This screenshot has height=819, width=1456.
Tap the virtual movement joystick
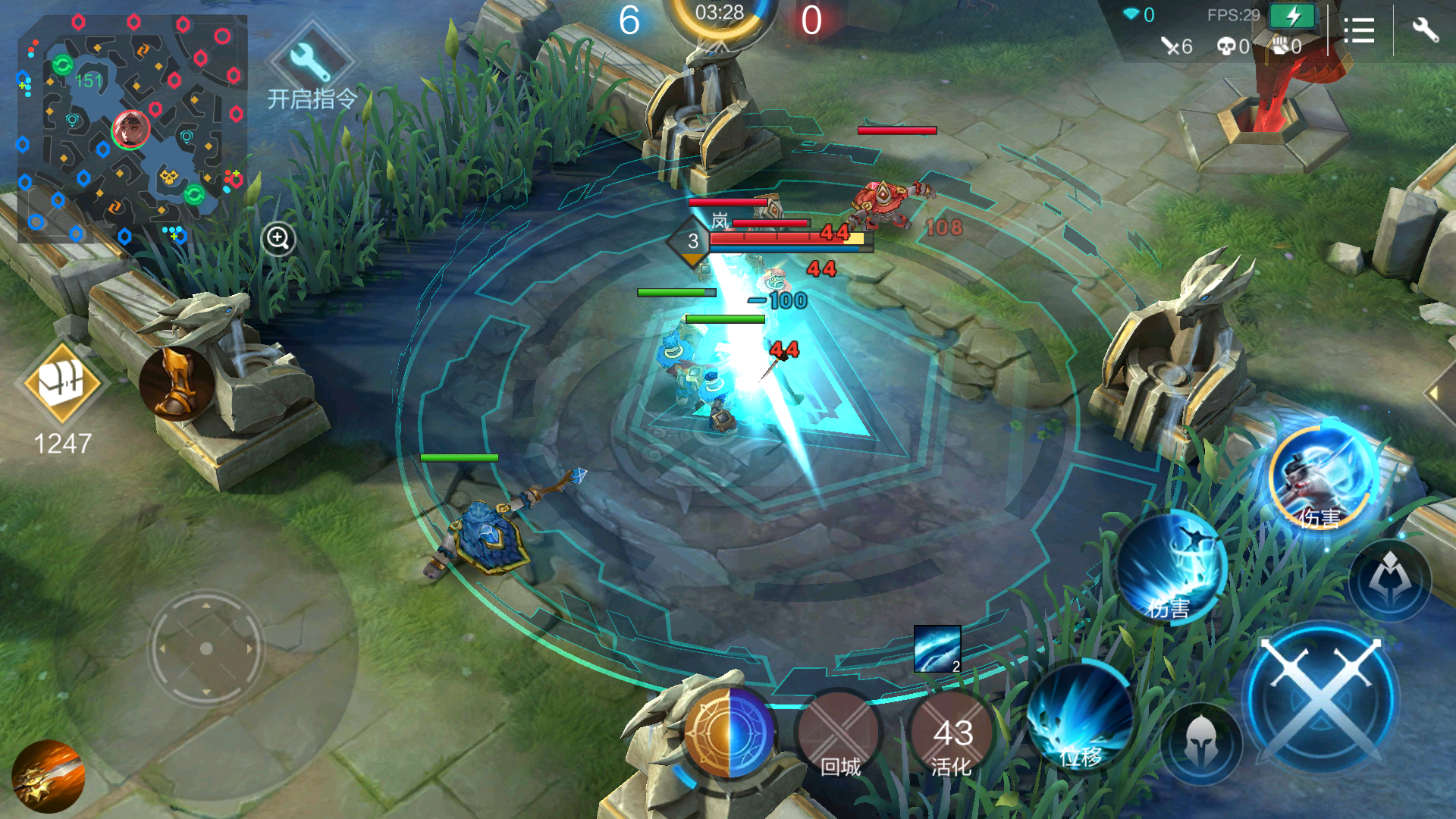206,649
